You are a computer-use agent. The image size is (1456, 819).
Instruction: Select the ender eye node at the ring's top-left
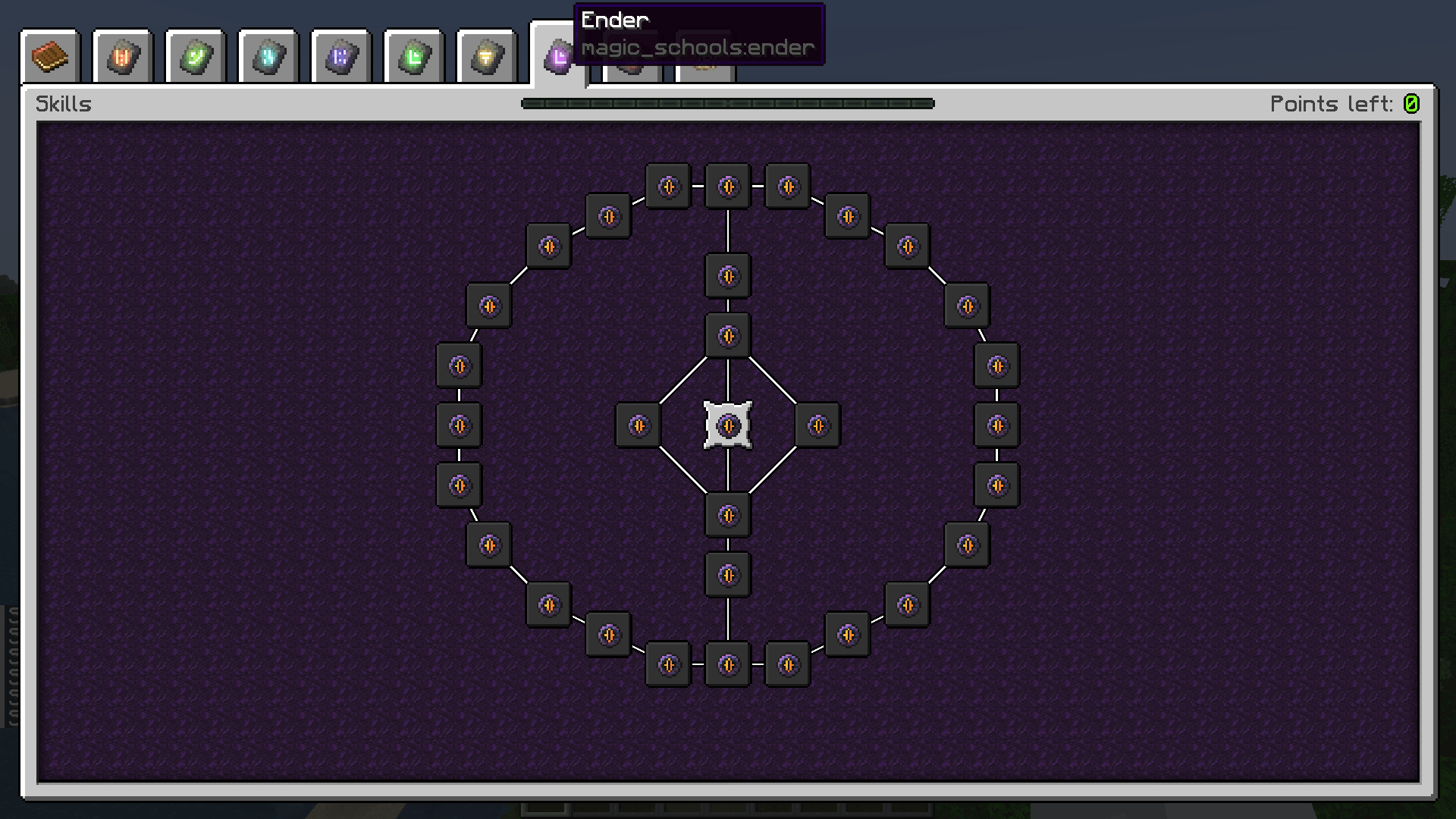[x=549, y=246]
